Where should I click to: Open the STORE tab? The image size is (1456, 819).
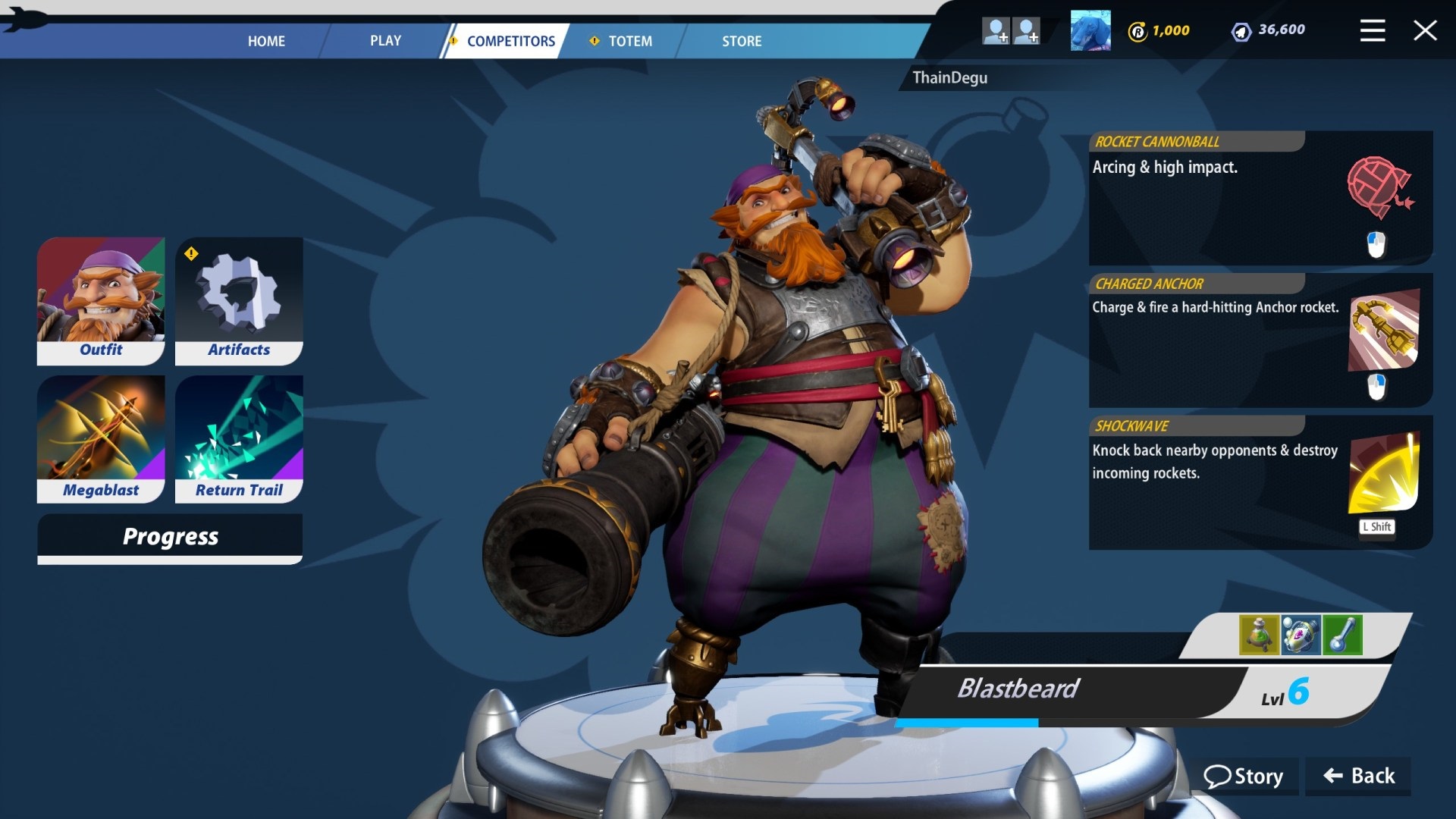[x=741, y=41]
